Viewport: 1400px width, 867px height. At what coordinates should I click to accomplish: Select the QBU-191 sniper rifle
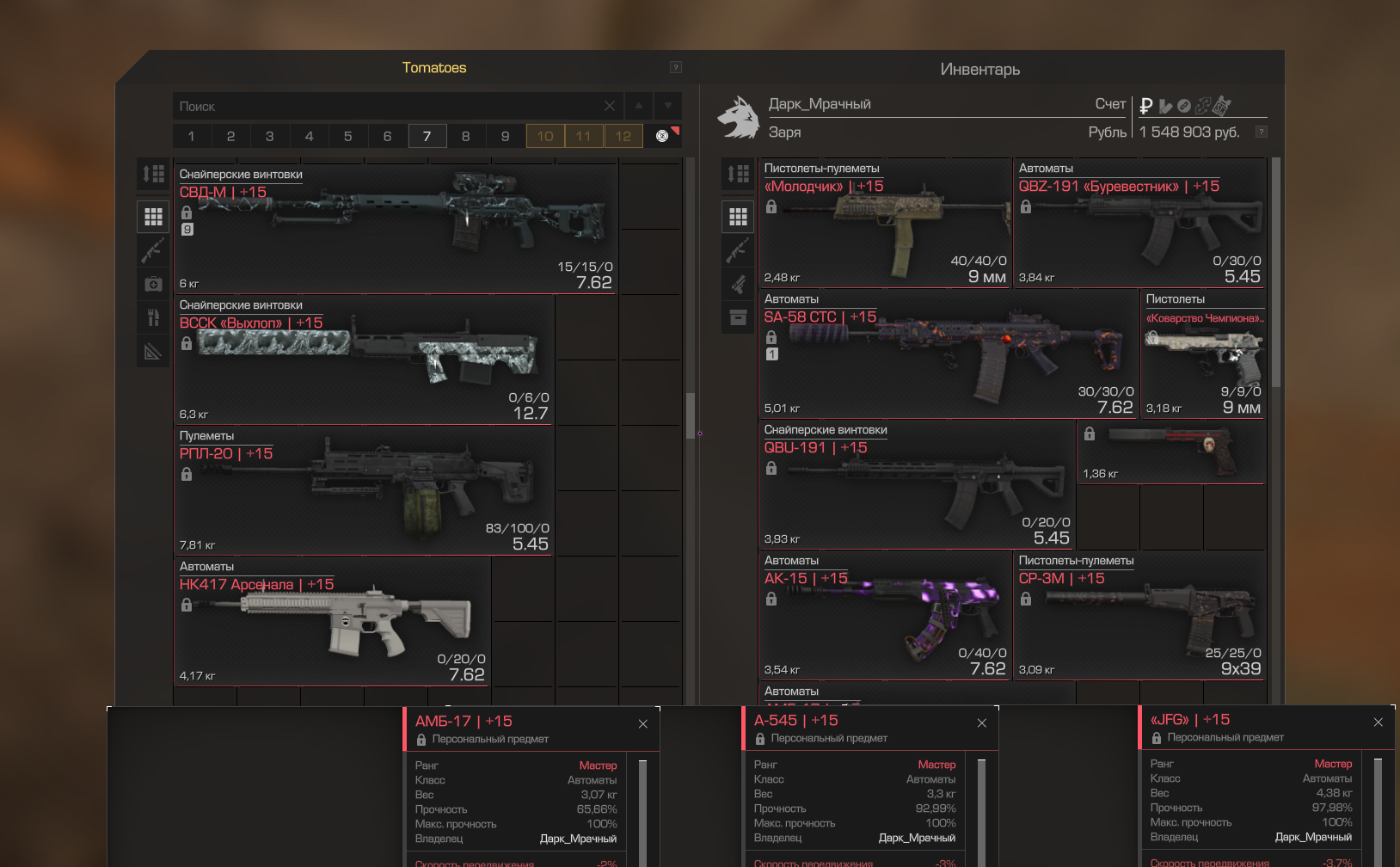(916, 485)
